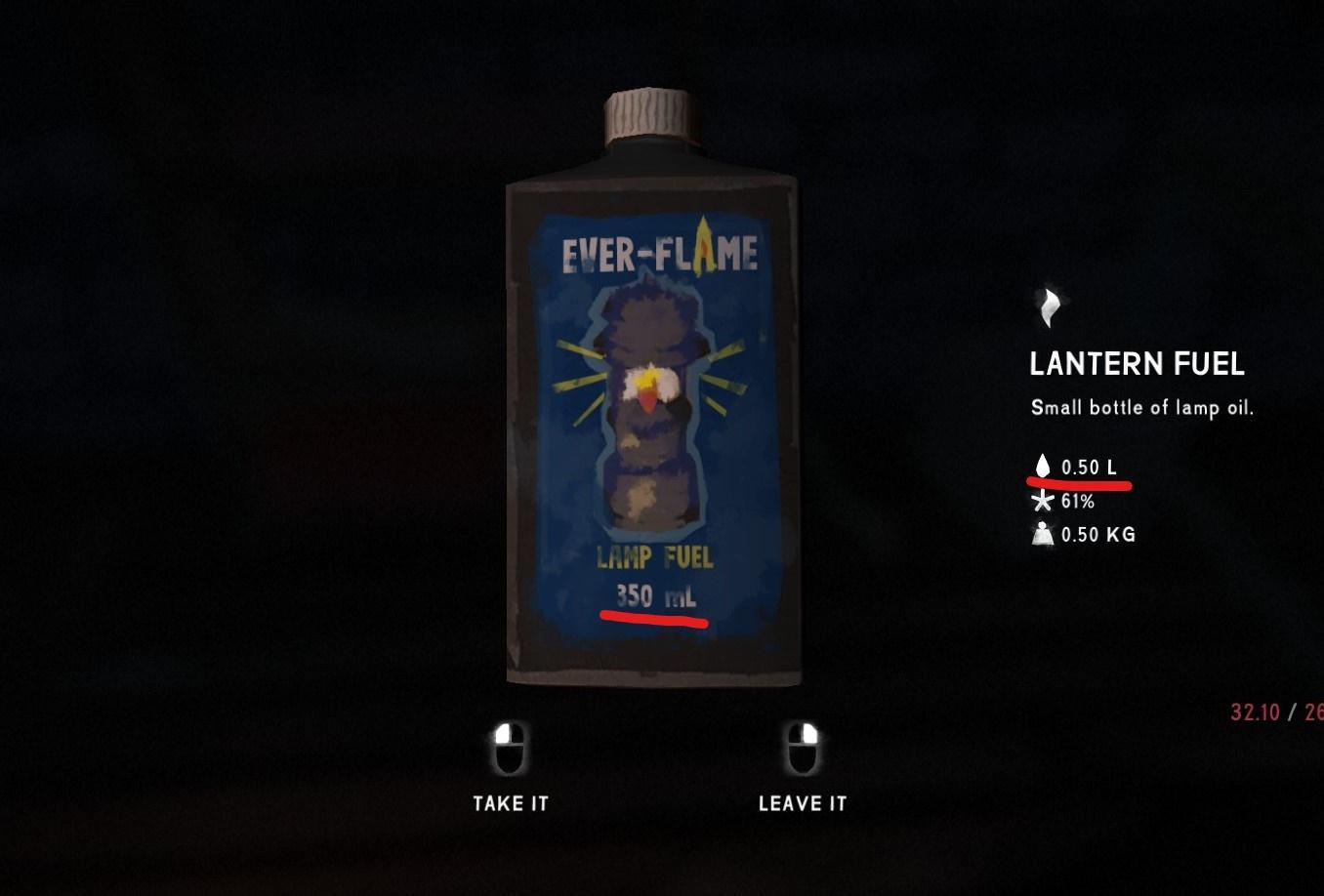The width and height of the screenshot is (1324, 896).
Task: Toggle the highlighted 0.50 L fuel stat
Action: click(1089, 467)
